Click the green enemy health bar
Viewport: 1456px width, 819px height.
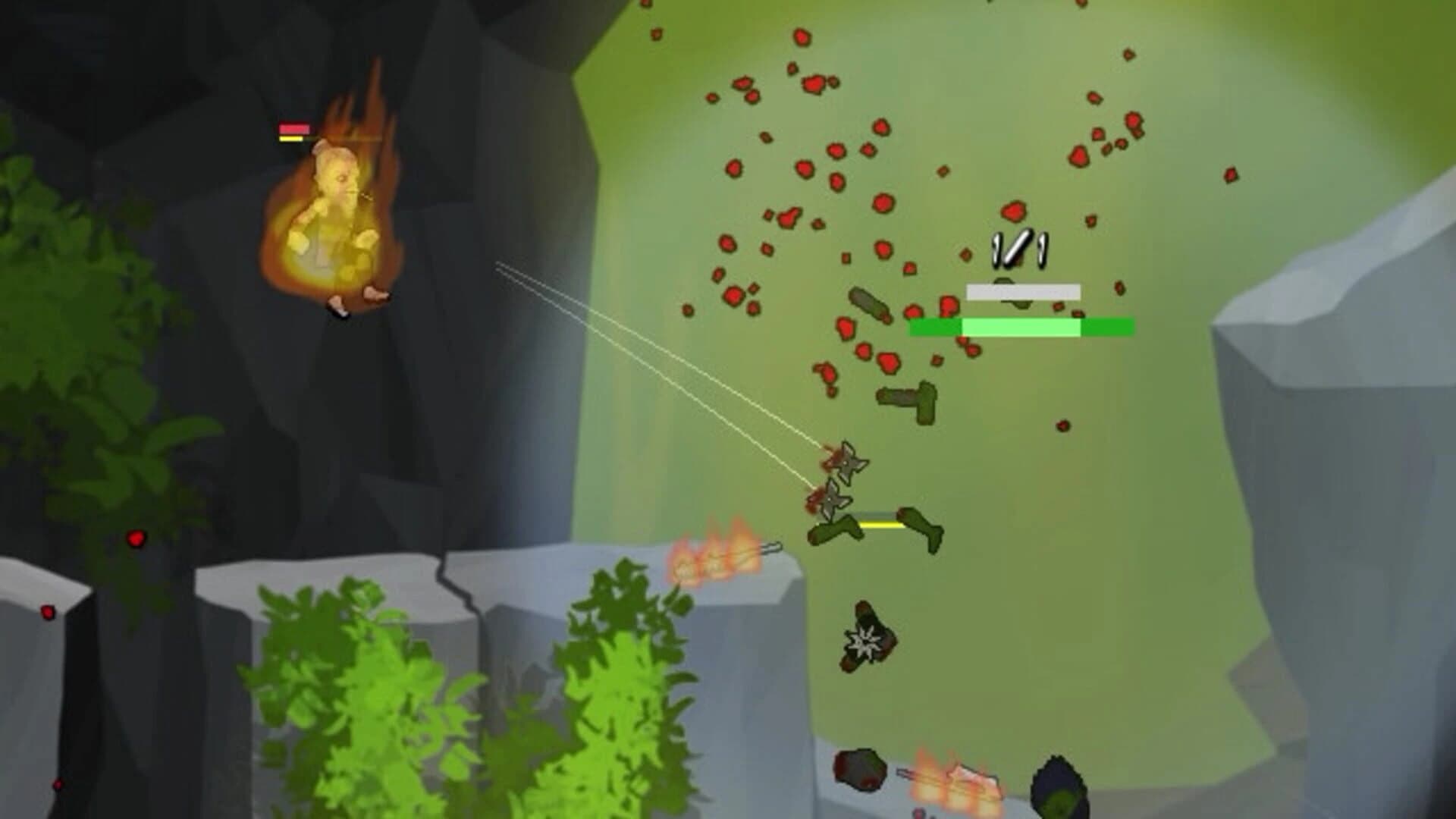tap(1020, 327)
